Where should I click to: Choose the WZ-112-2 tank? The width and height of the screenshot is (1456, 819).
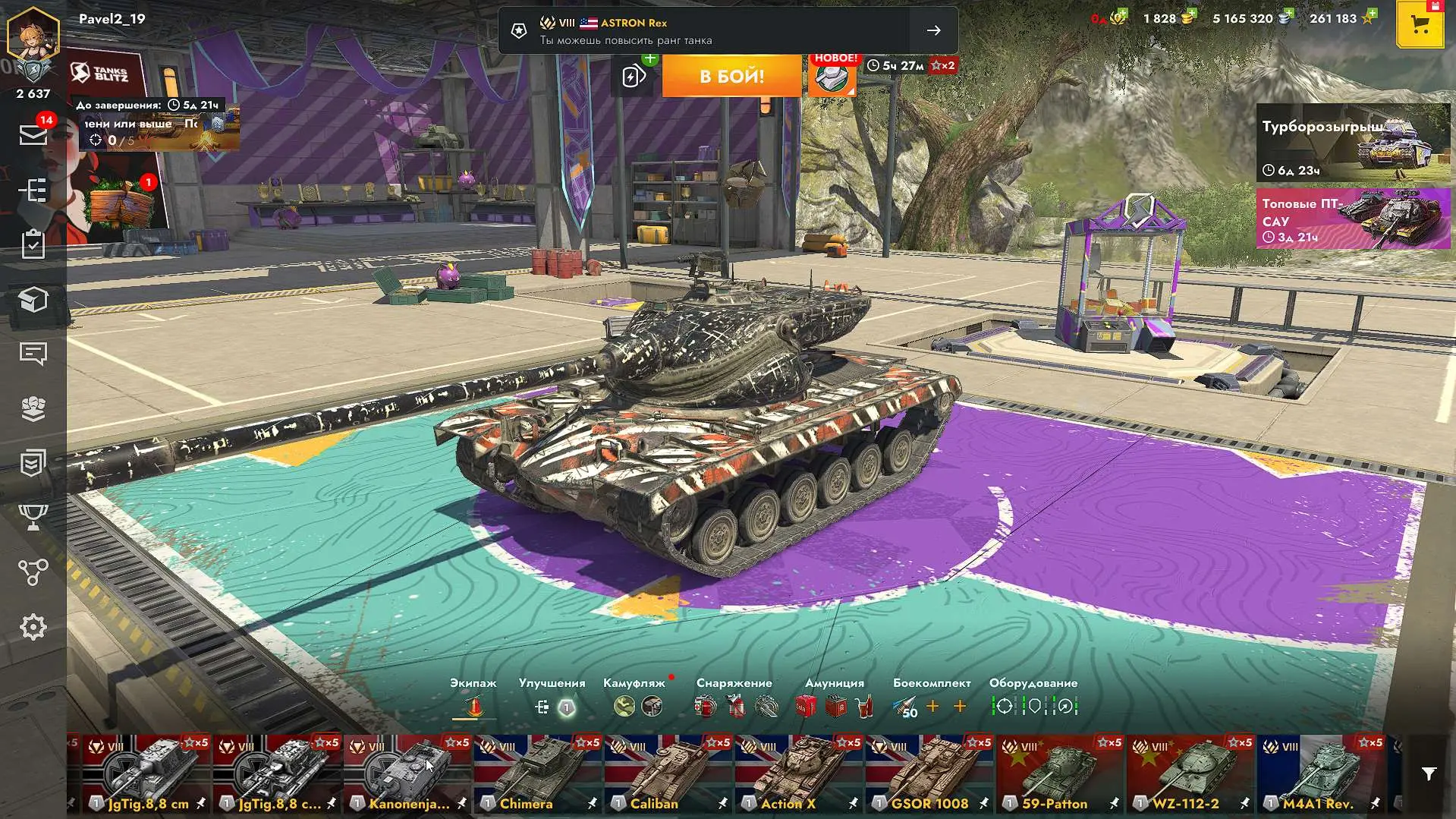pyautogui.click(x=1190, y=773)
